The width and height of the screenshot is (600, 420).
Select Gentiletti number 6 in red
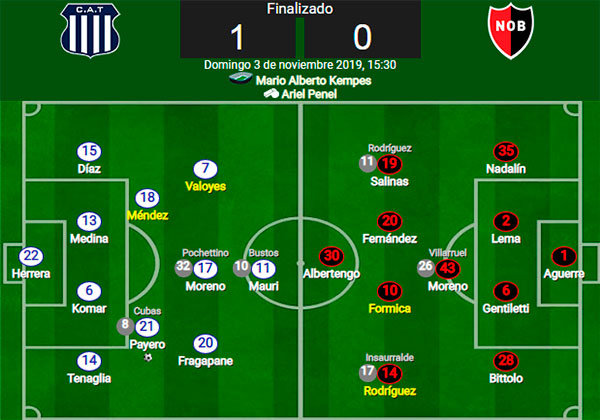pyautogui.click(x=507, y=290)
